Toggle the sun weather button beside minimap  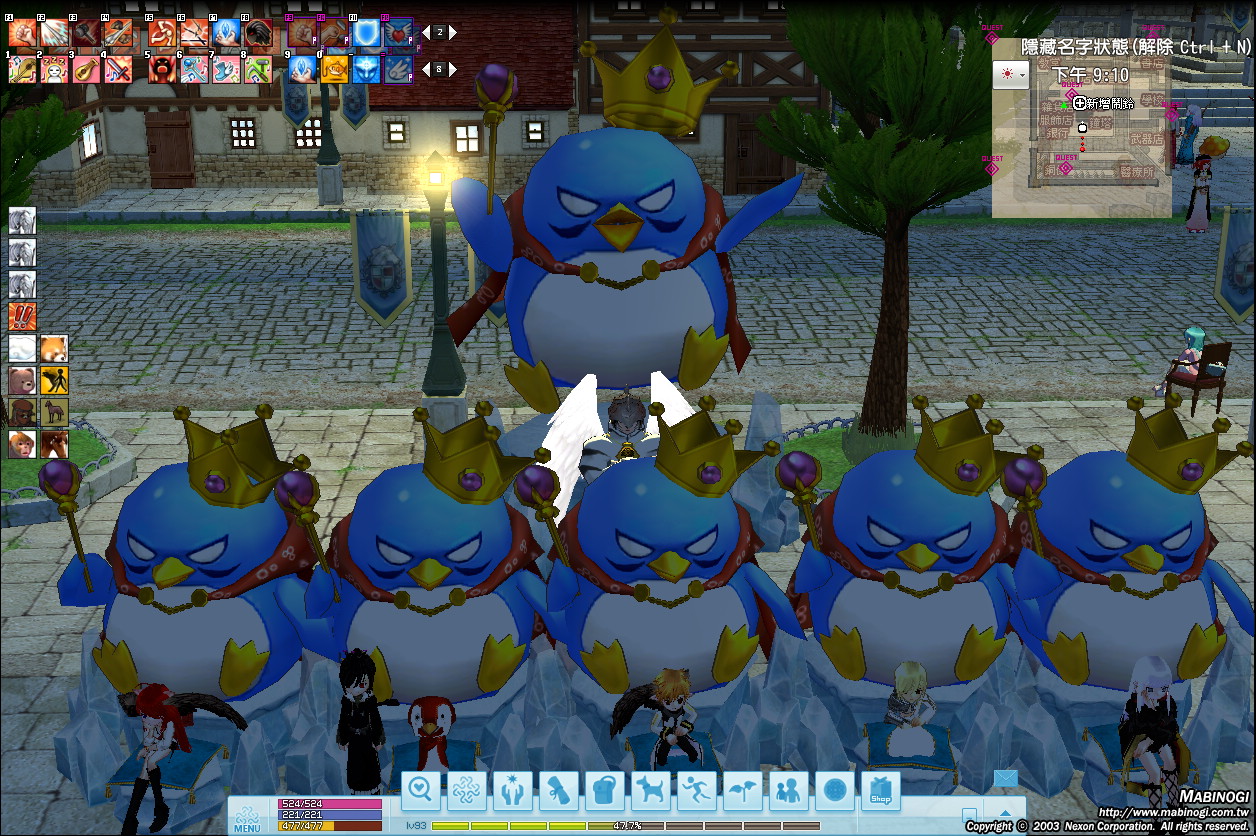(x=1010, y=75)
